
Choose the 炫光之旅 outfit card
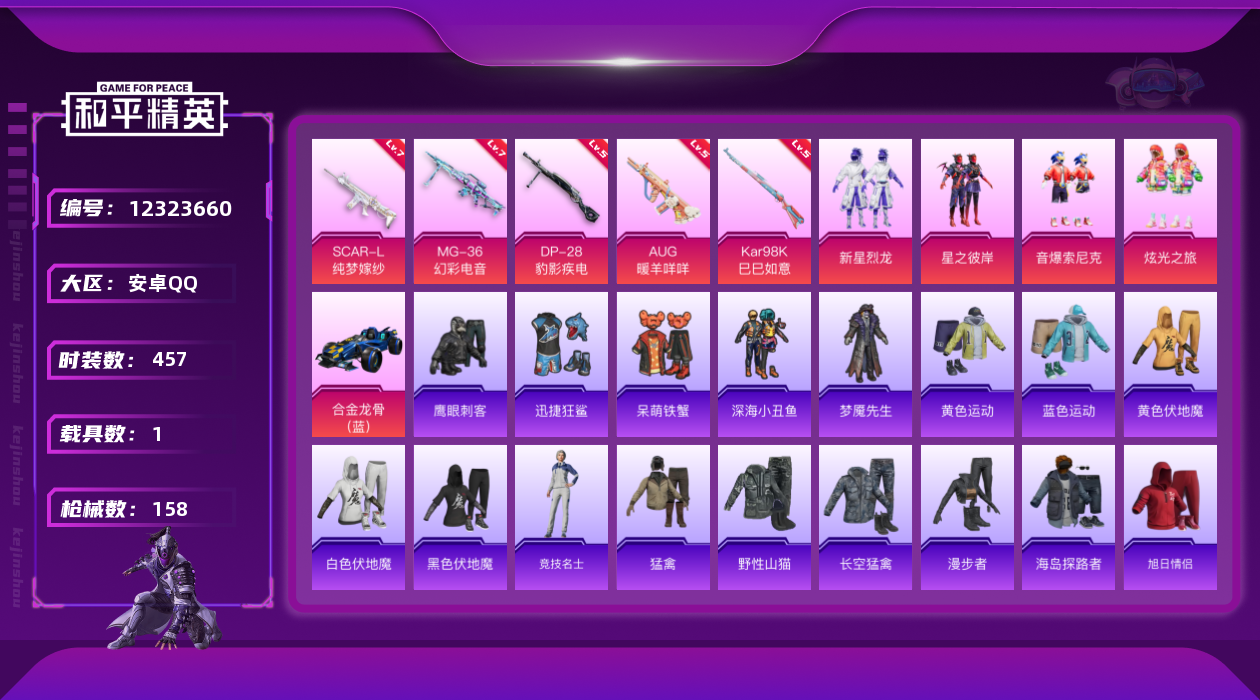tap(1170, 211)
